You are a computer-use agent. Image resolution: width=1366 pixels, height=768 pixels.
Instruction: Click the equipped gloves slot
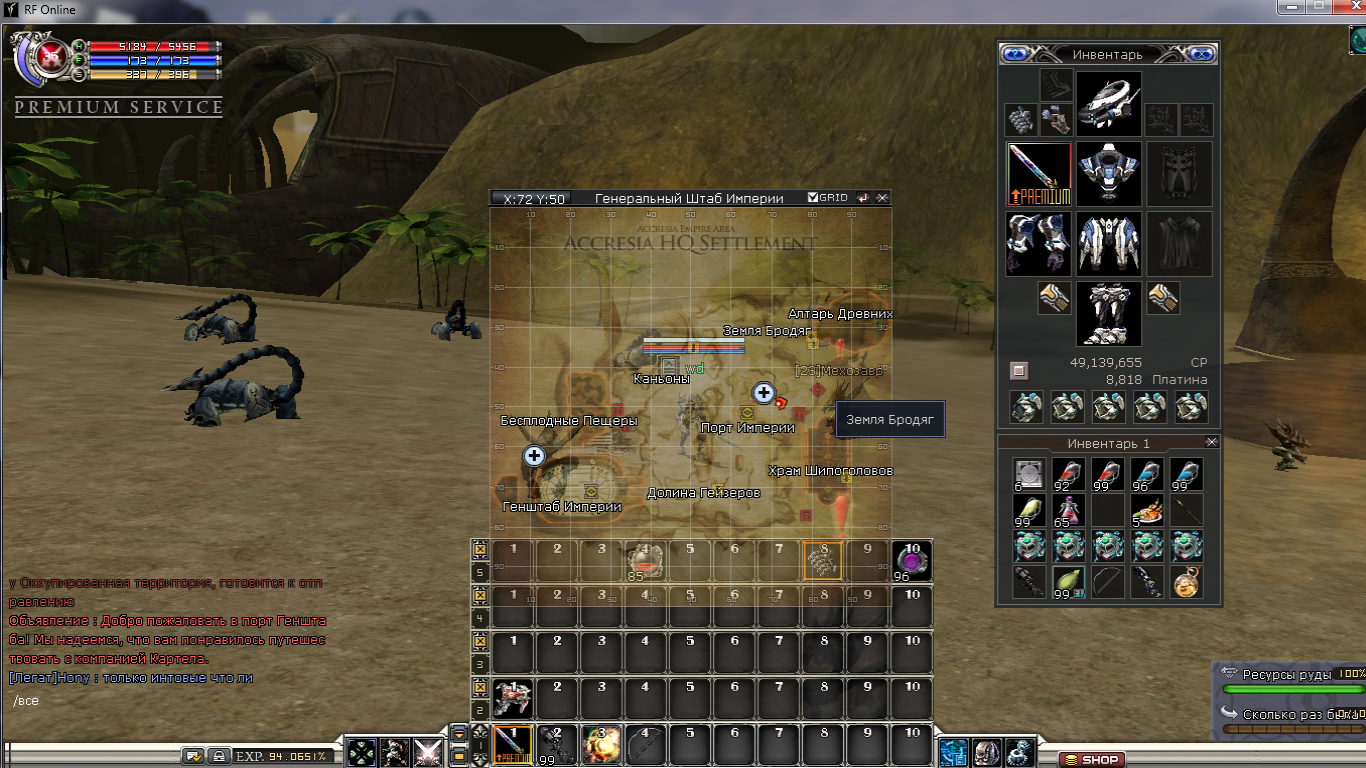click(1039, 243)
